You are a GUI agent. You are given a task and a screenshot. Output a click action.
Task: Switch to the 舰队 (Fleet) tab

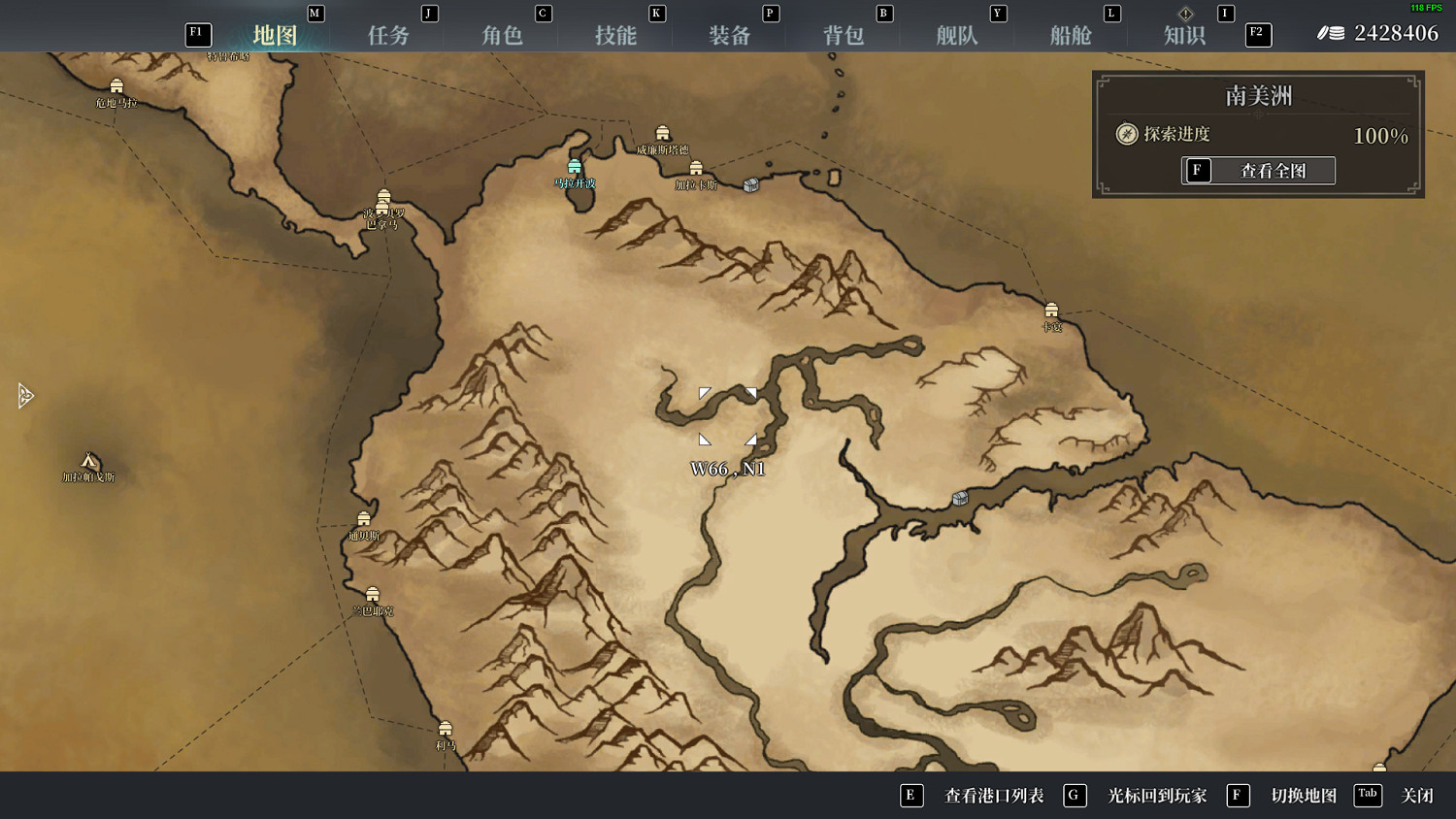click(957, 34)
